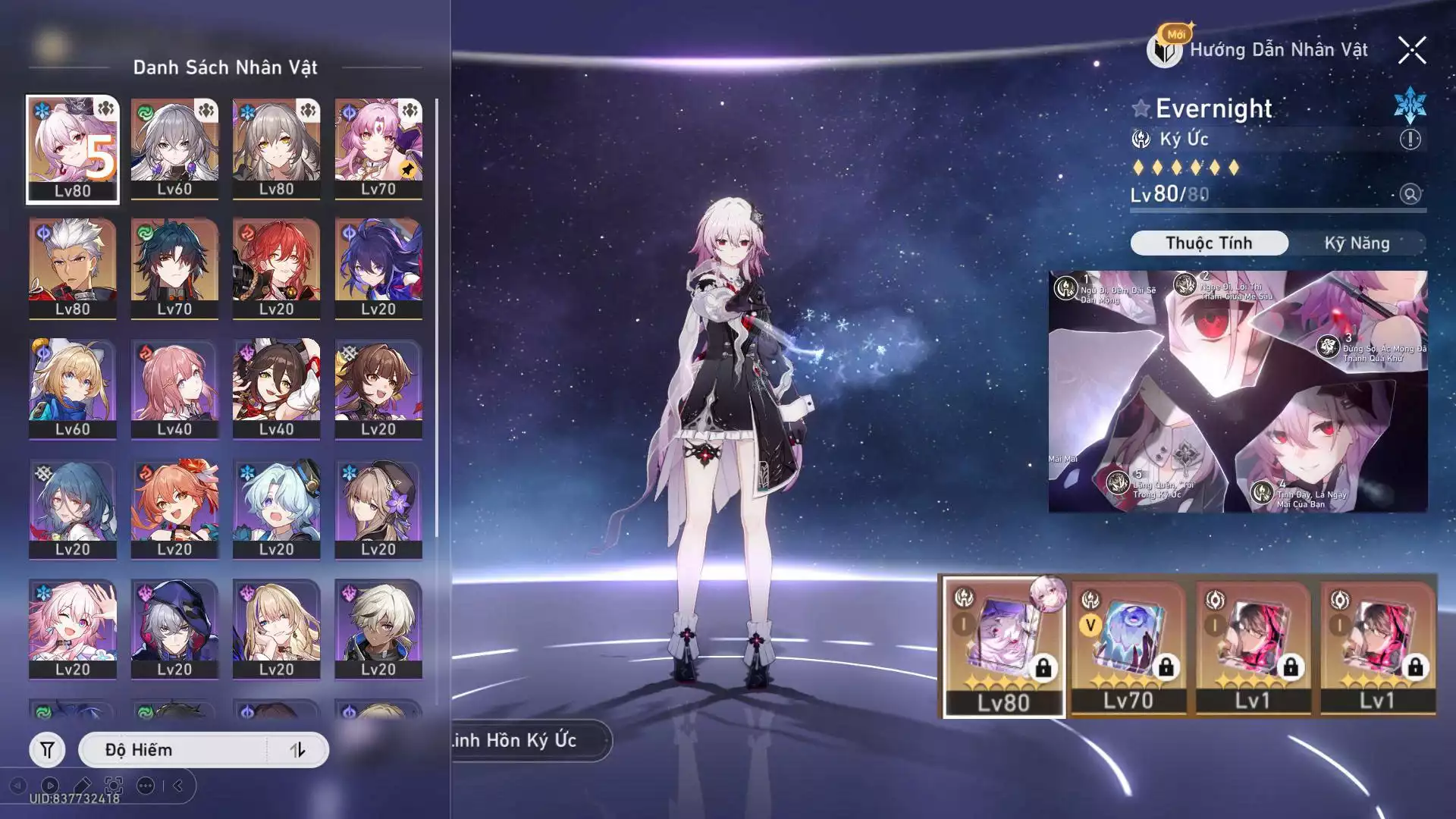Toggle the sort order arrows

297,750
